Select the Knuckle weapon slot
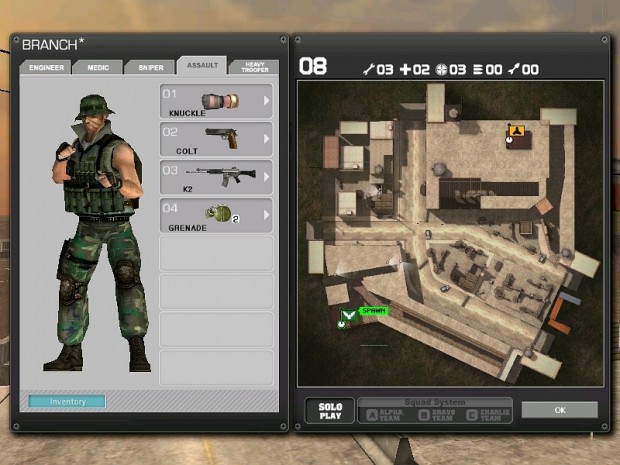This screenshot has width=620, height=465. click(x=216, y=102)
